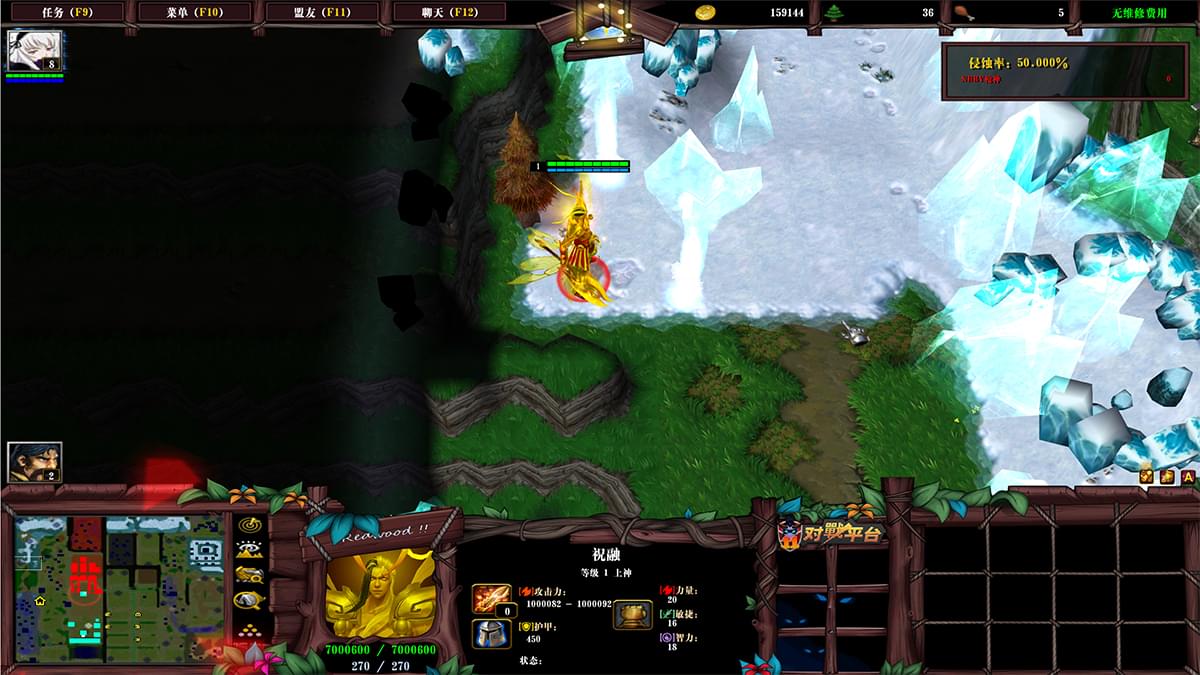Viewport: 1200px width, 675px height.
Task: Click the 对战平台 platform logo
Action: 833,534
